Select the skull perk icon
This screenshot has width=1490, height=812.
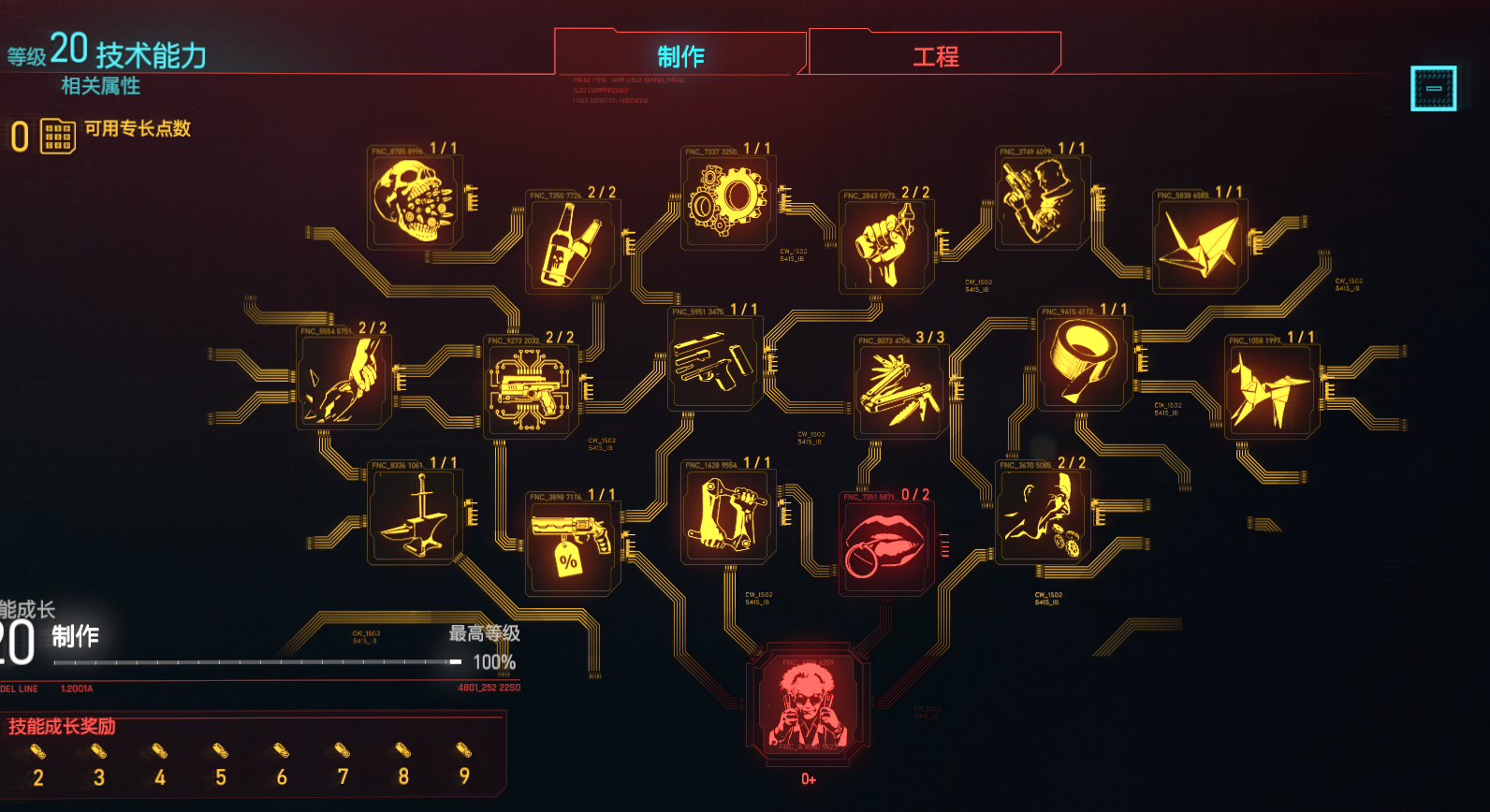tap(413, 201)
